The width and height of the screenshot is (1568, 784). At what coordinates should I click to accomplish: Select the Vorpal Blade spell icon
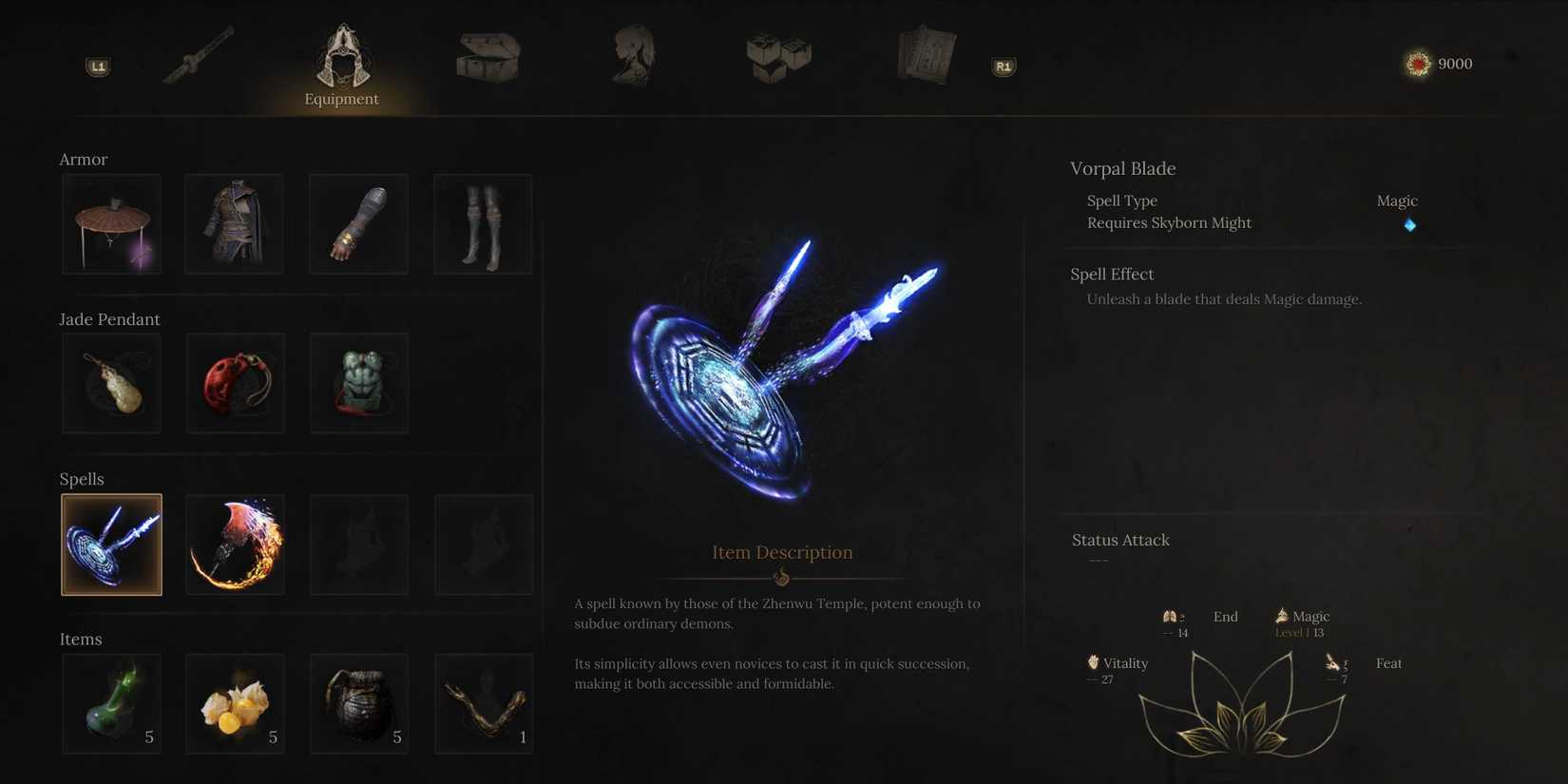pyautogui.click(x=111, y=544)
